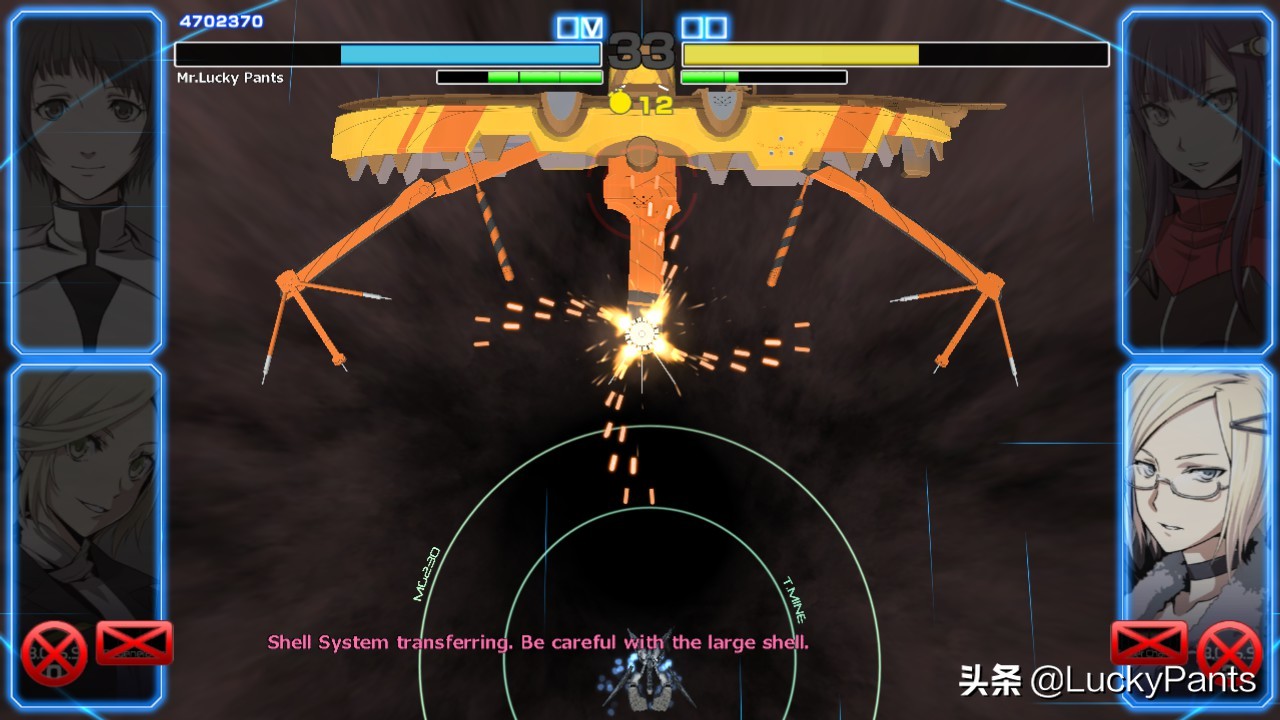Viewport: 1280px width, 720px height.
Task: Click the left crossed-out red rectangle icon
Action: click(x=134, y=643)
